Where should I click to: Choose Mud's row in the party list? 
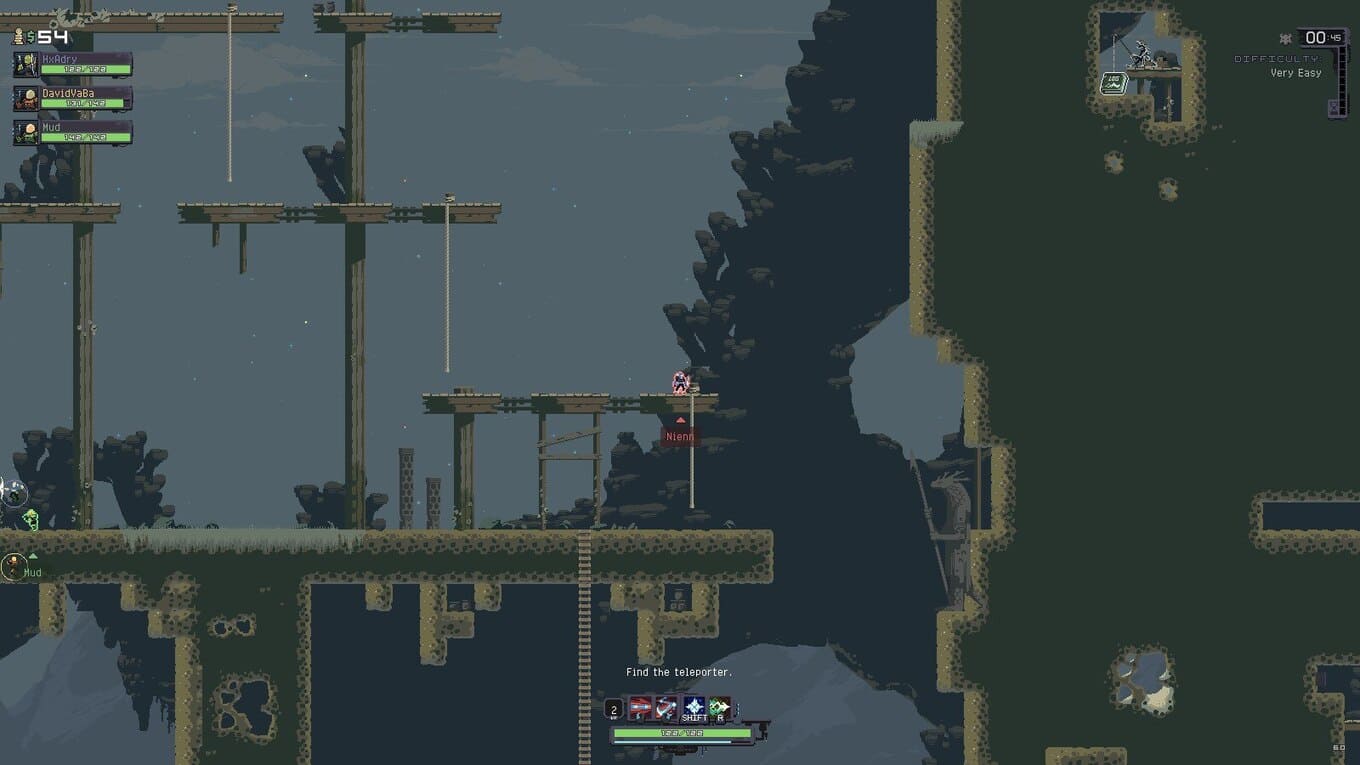coord(73,132)
